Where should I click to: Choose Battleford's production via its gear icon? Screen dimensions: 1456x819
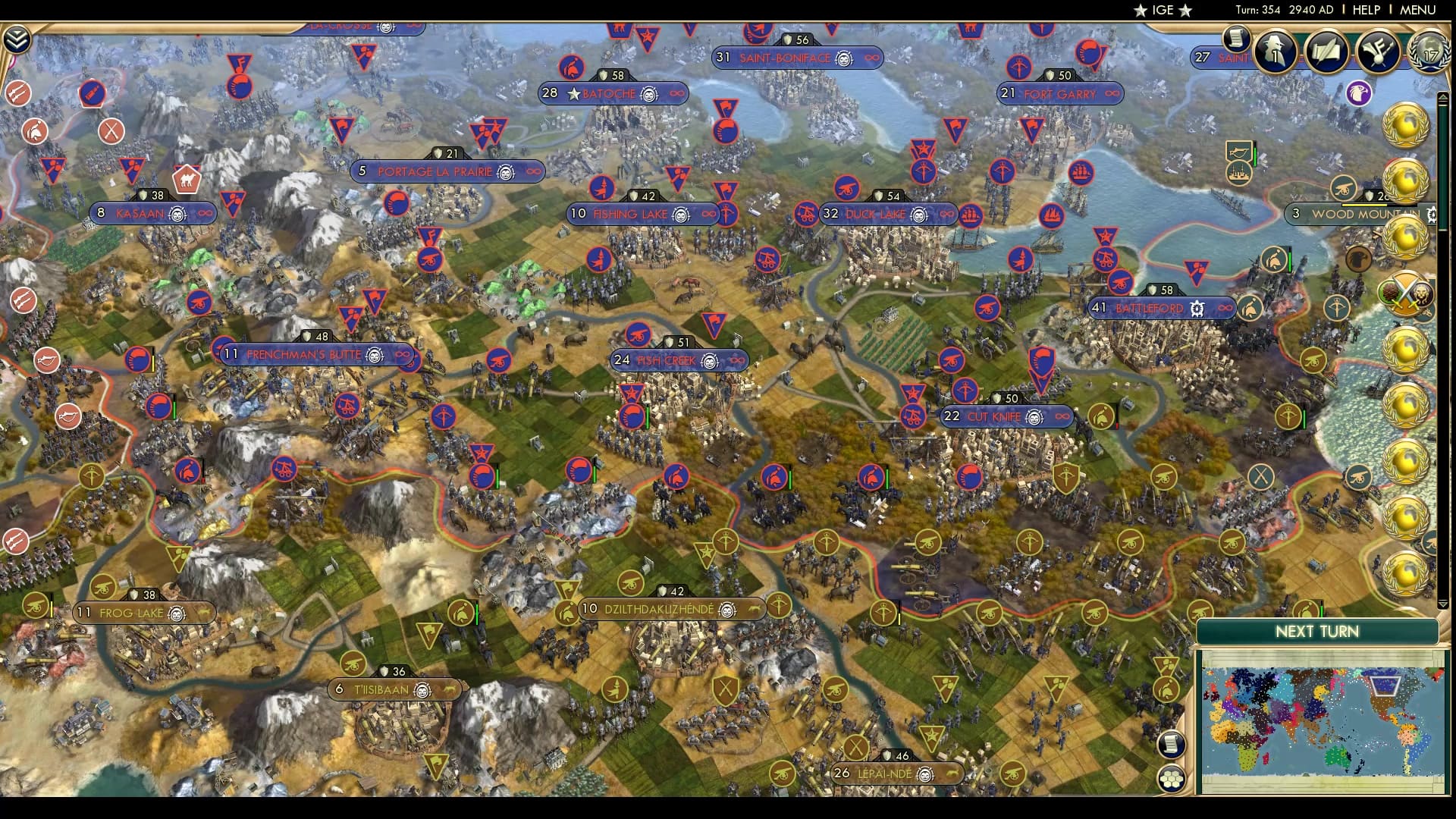coord(1199,308)
